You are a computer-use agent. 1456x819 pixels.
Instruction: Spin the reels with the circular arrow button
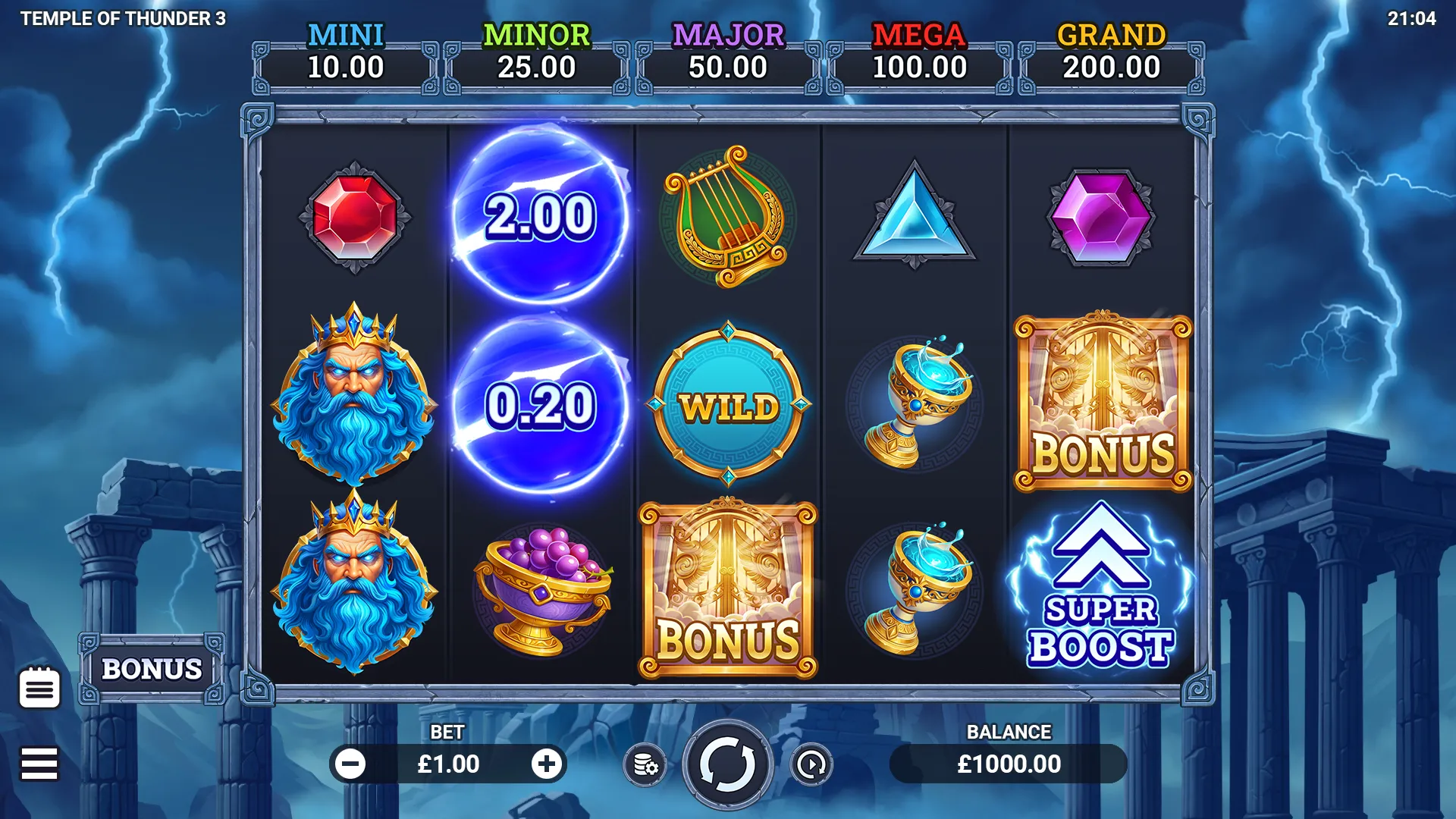coord(727,764)
